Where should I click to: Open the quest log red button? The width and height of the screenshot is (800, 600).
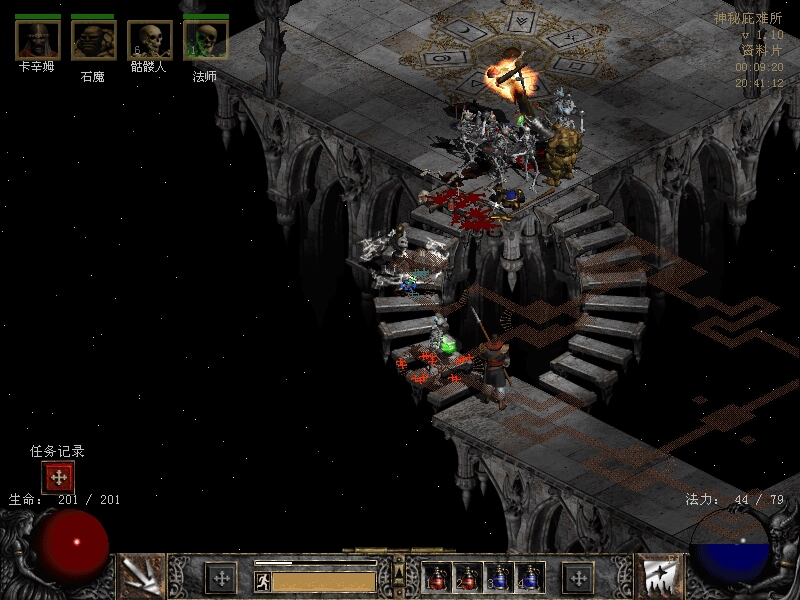58,478
